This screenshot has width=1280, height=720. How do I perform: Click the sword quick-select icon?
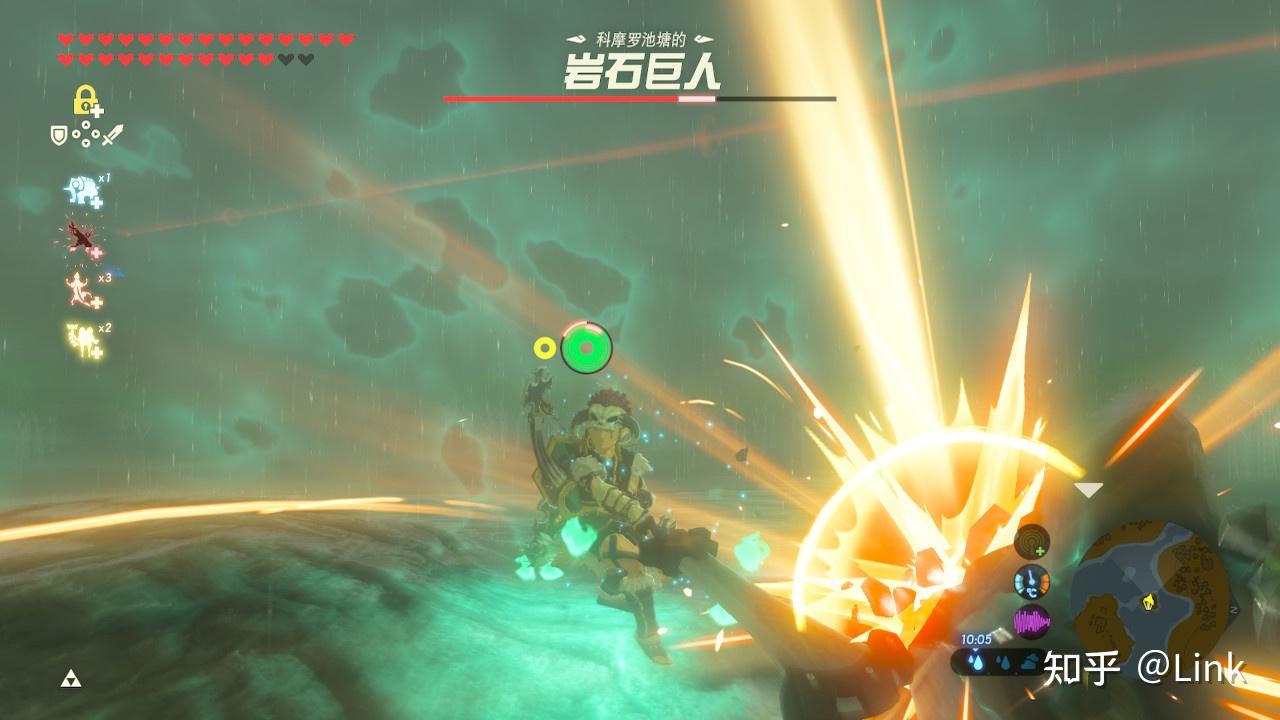coord(111,134)
